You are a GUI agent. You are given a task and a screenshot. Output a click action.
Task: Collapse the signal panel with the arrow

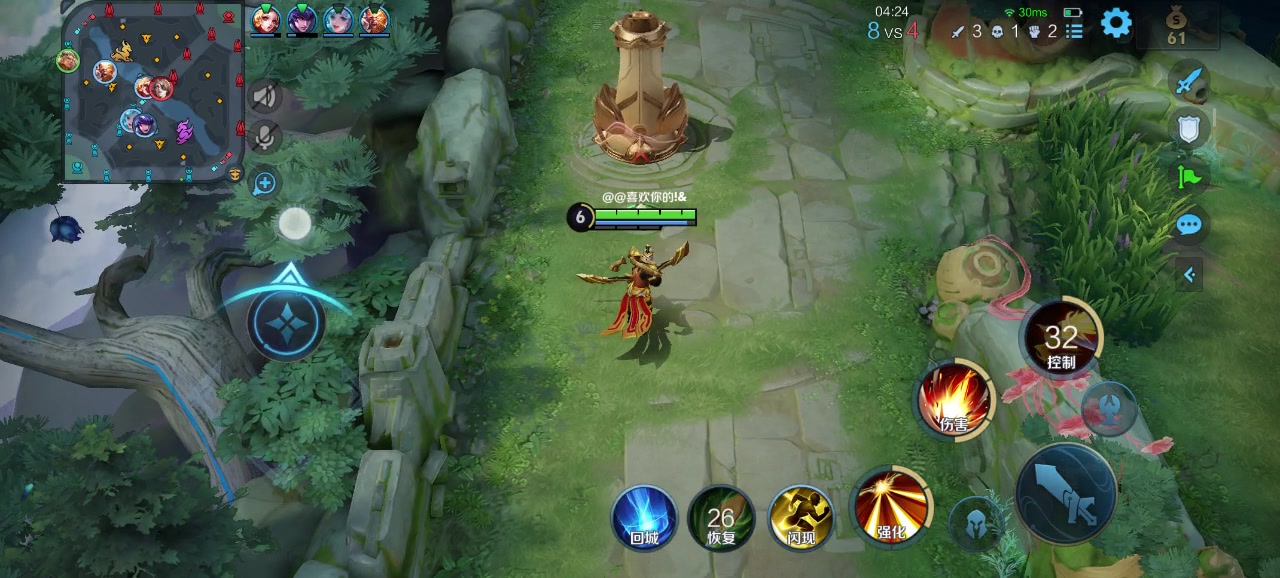coord(1189,274)
